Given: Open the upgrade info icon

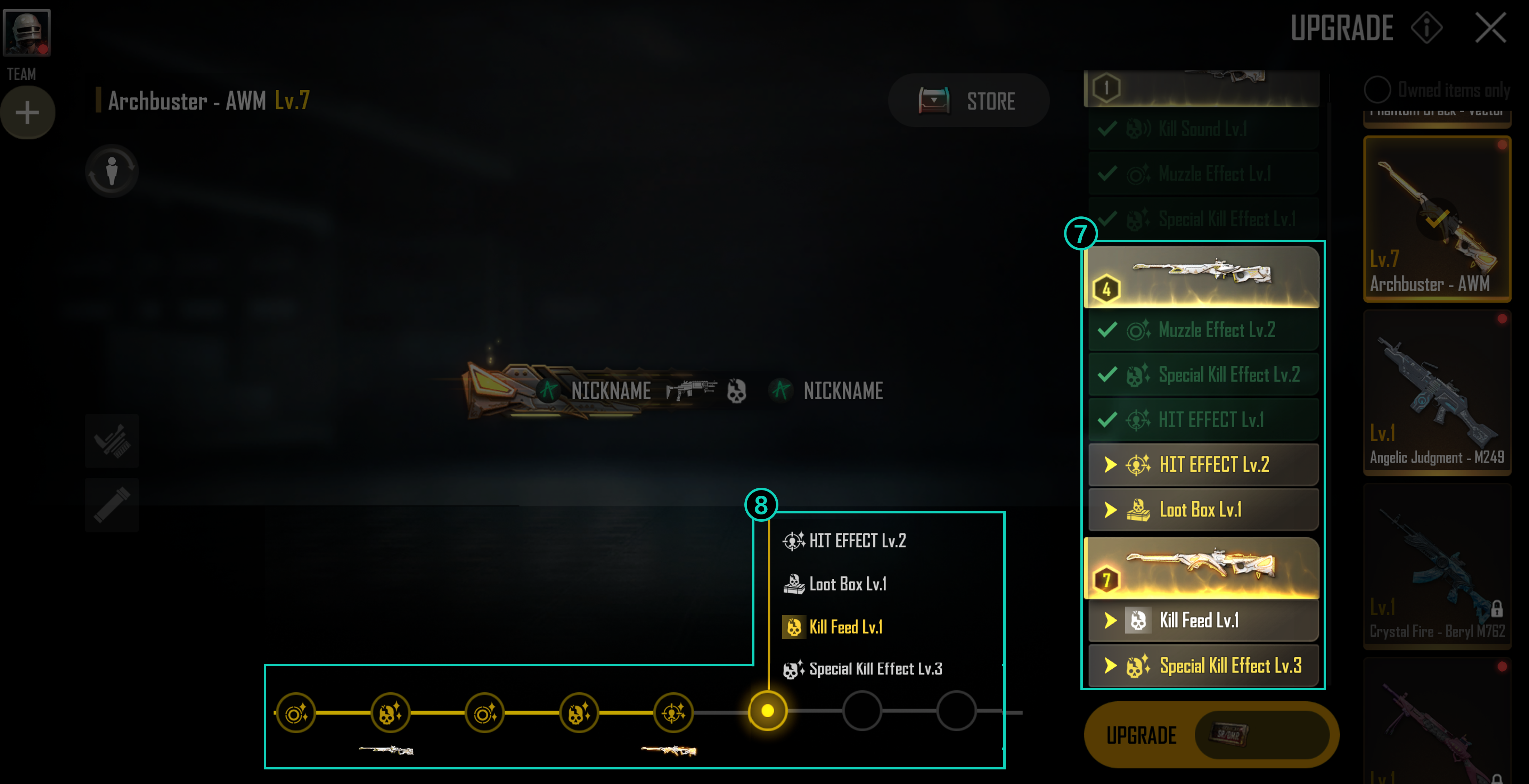Looking at the screenshot, I should pos(1426,28).
